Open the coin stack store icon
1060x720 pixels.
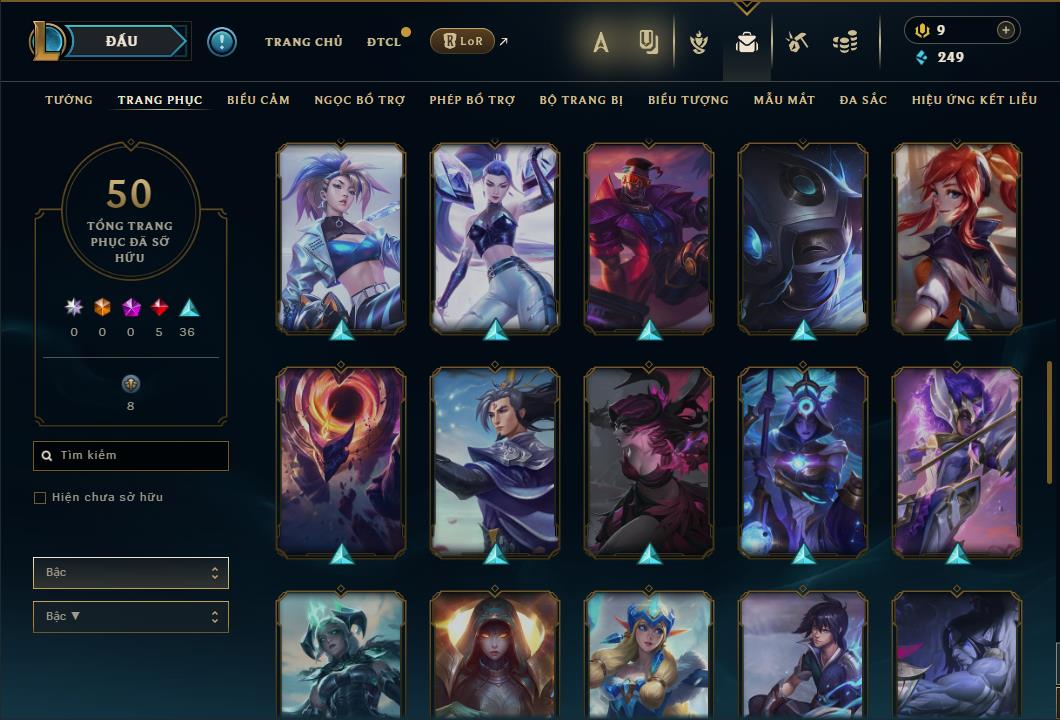coord(845,42)
